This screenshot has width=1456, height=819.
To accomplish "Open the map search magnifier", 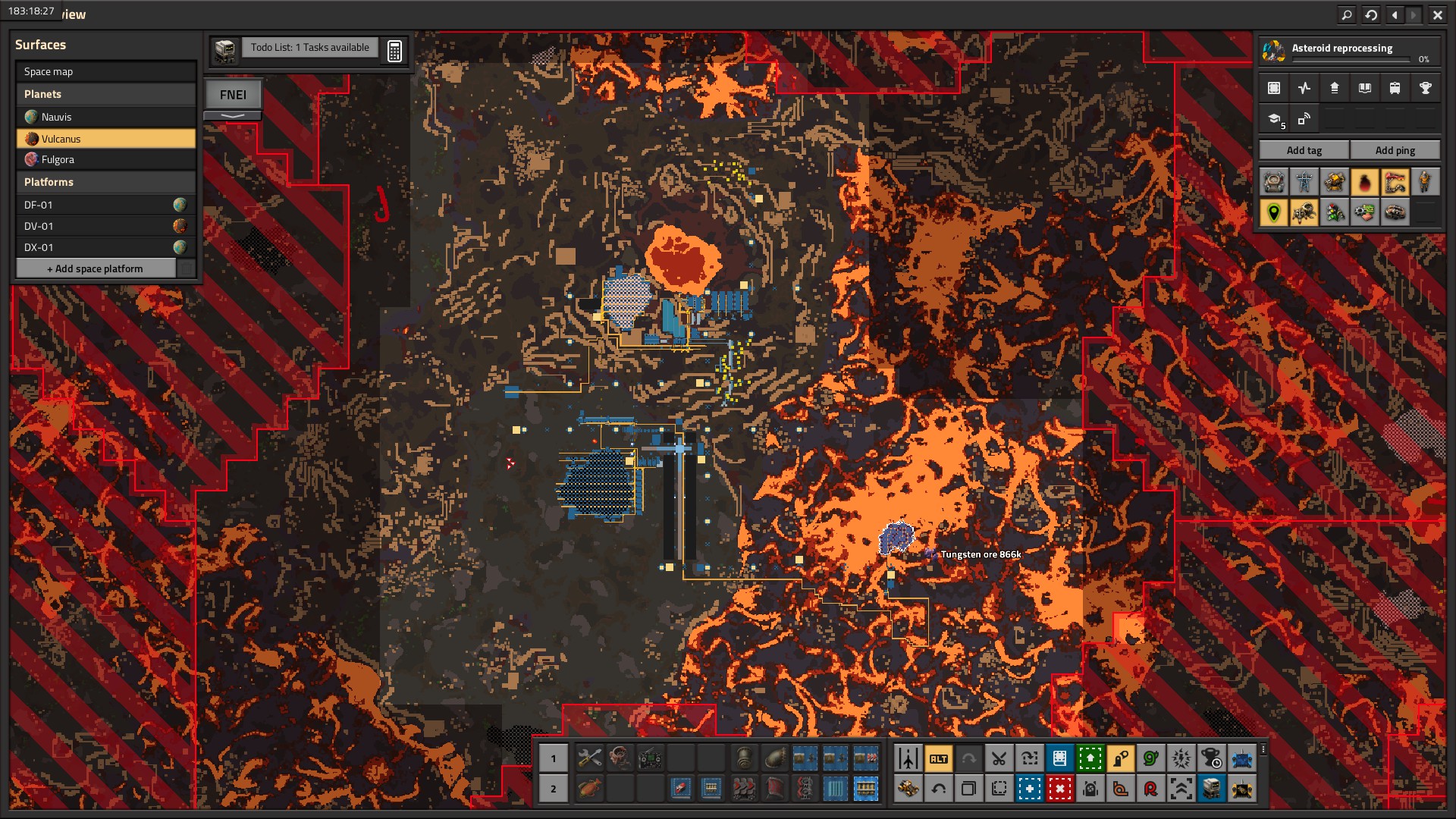I will click(x=1346, y=14).
